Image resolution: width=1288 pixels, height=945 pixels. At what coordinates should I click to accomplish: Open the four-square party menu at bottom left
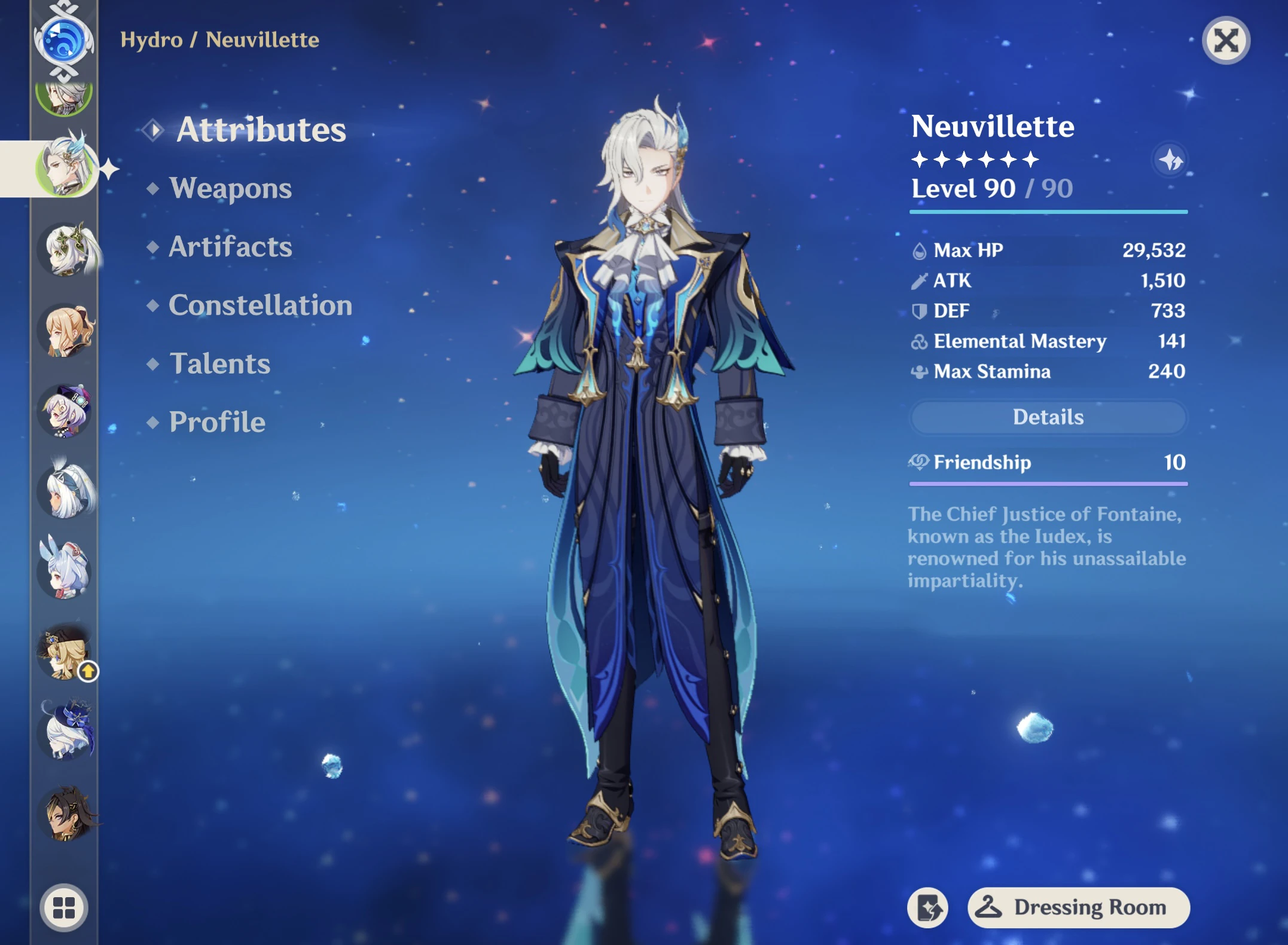point(63,908)
